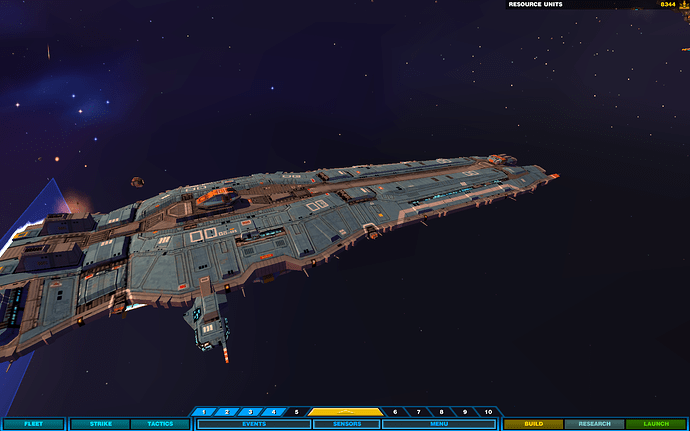Select control group 9

464,412
